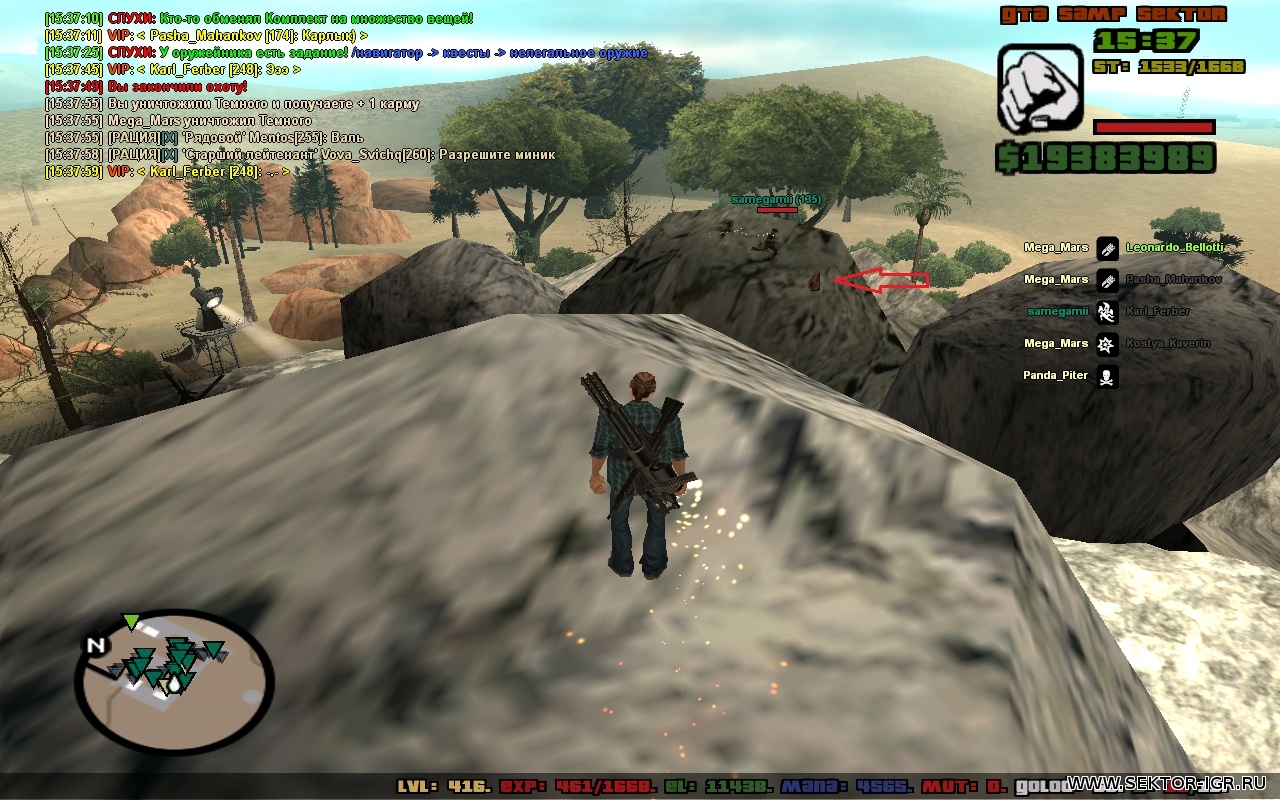Viewport: 1280px width, 800px height.
Task: Click the fist weapon icon
Action: pyautogui.click(x=1040, y=90)
